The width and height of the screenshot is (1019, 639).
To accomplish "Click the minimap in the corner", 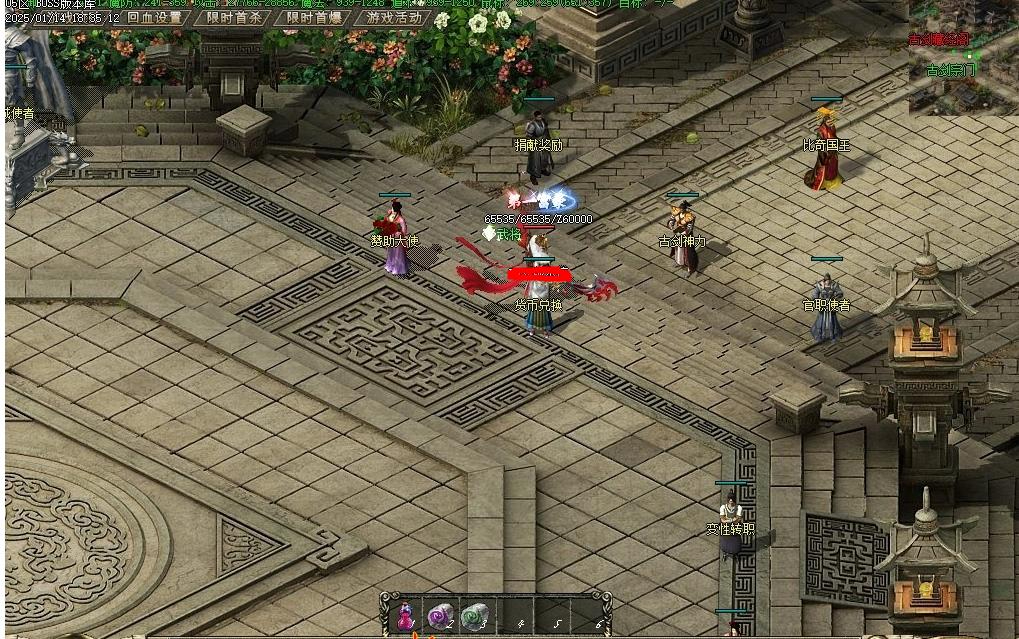I will point(962,57).
